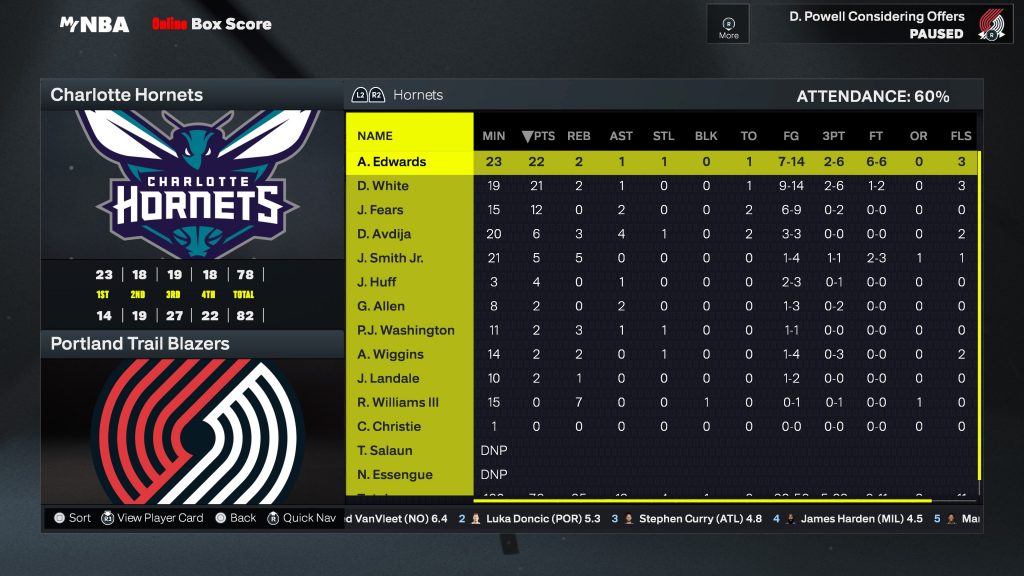Open the D. Powell Considering Offers notification
Viewport: 1024px width, 576px height.
[x=877, y=24]
